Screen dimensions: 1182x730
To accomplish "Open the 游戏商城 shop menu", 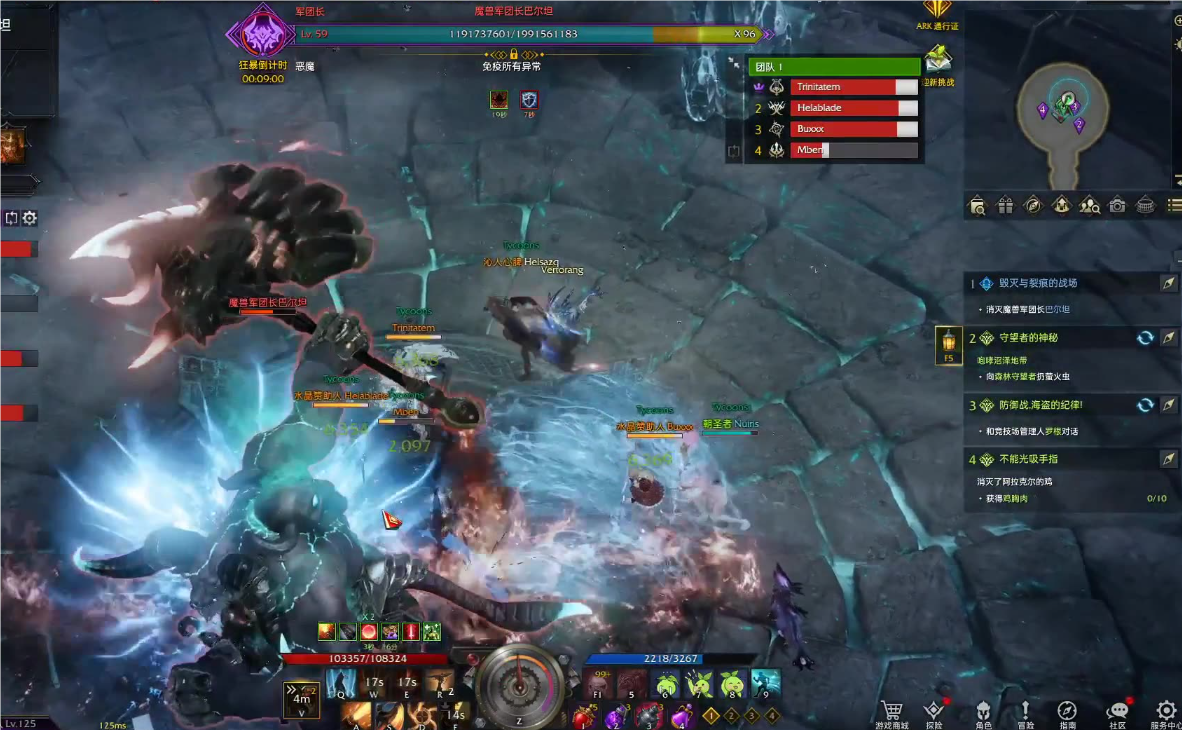I will click(890, 711).
